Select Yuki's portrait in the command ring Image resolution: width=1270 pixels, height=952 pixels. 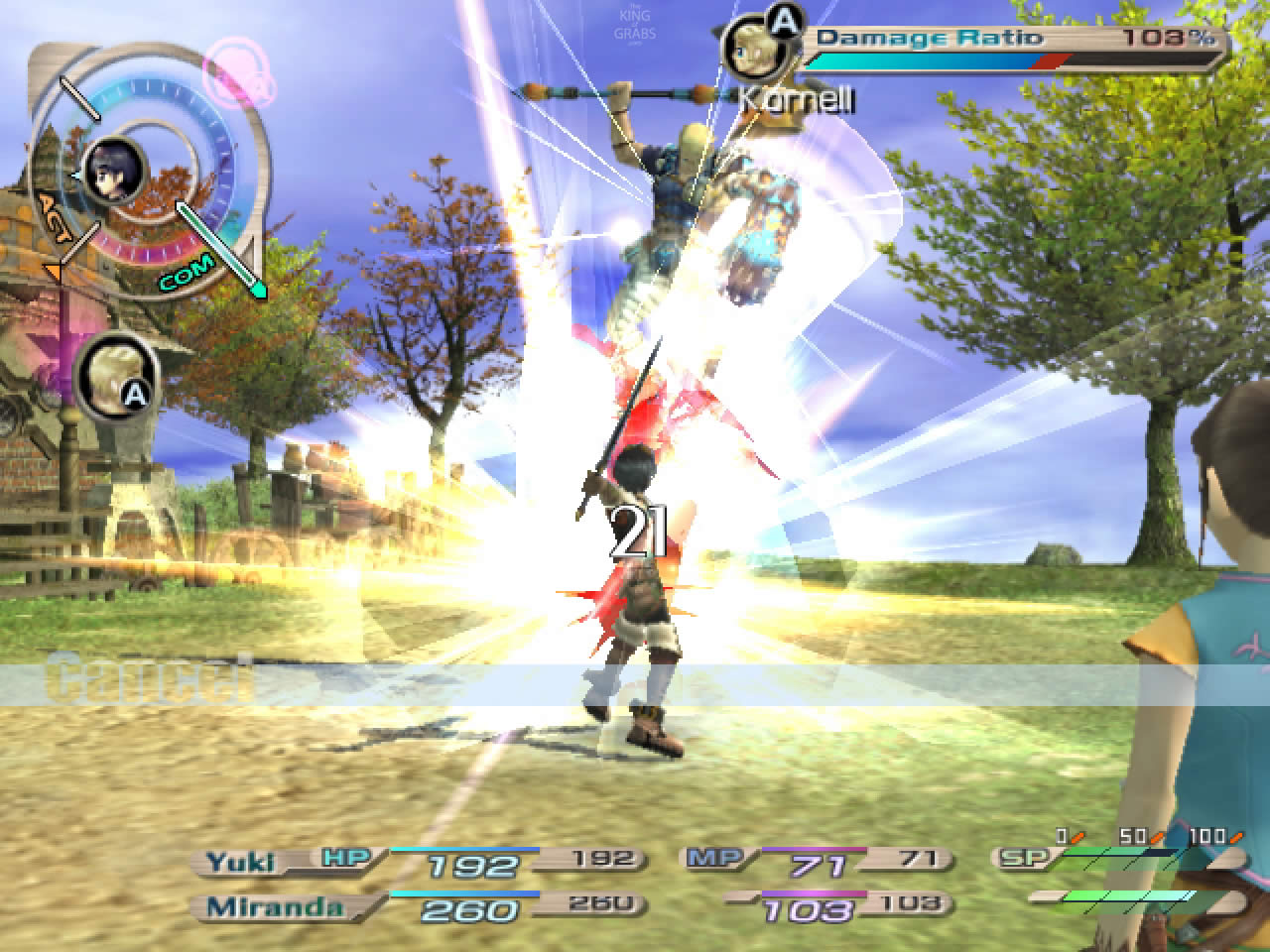click(114, 172)
